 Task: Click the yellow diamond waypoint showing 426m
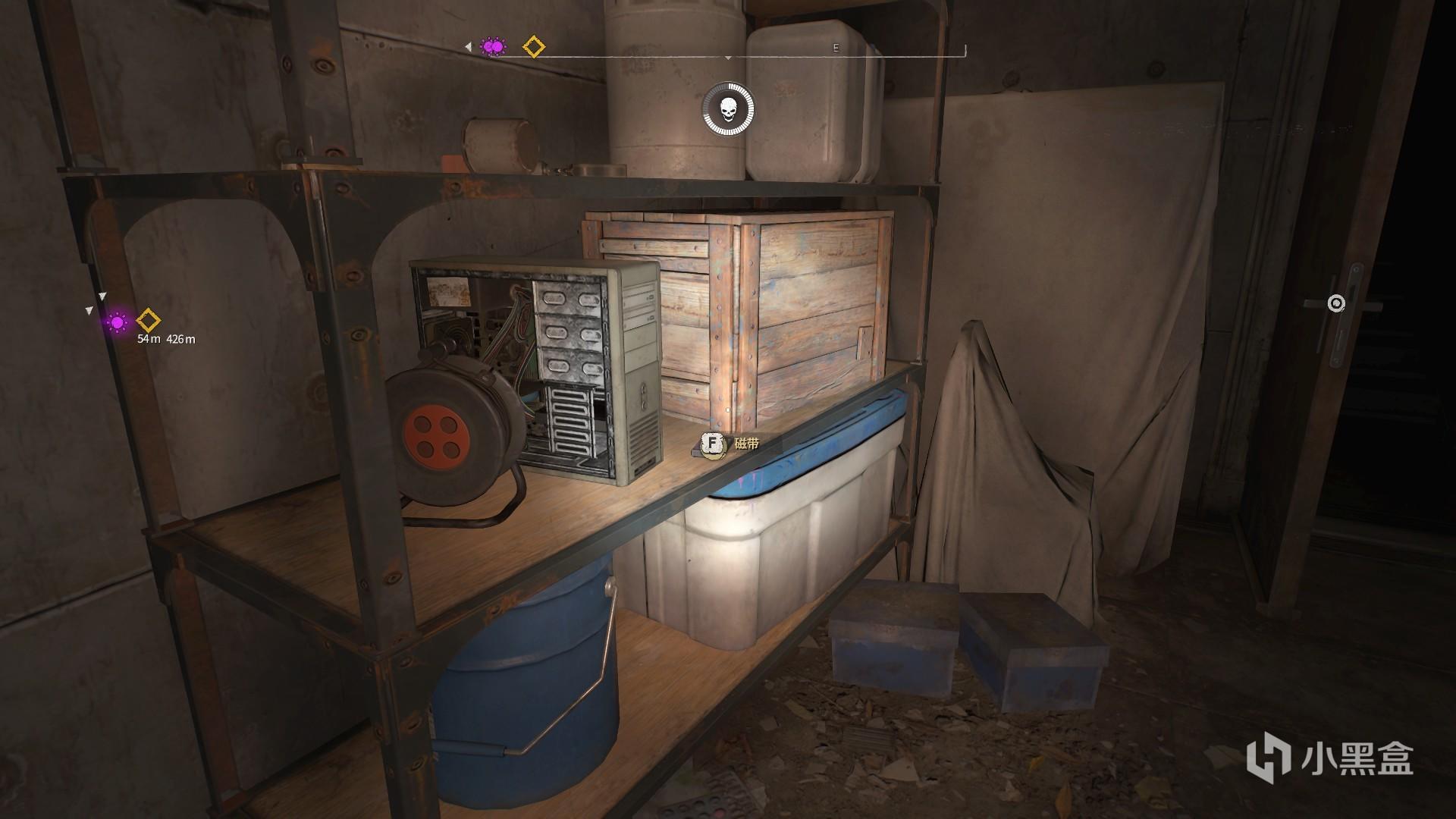[148, 321]
